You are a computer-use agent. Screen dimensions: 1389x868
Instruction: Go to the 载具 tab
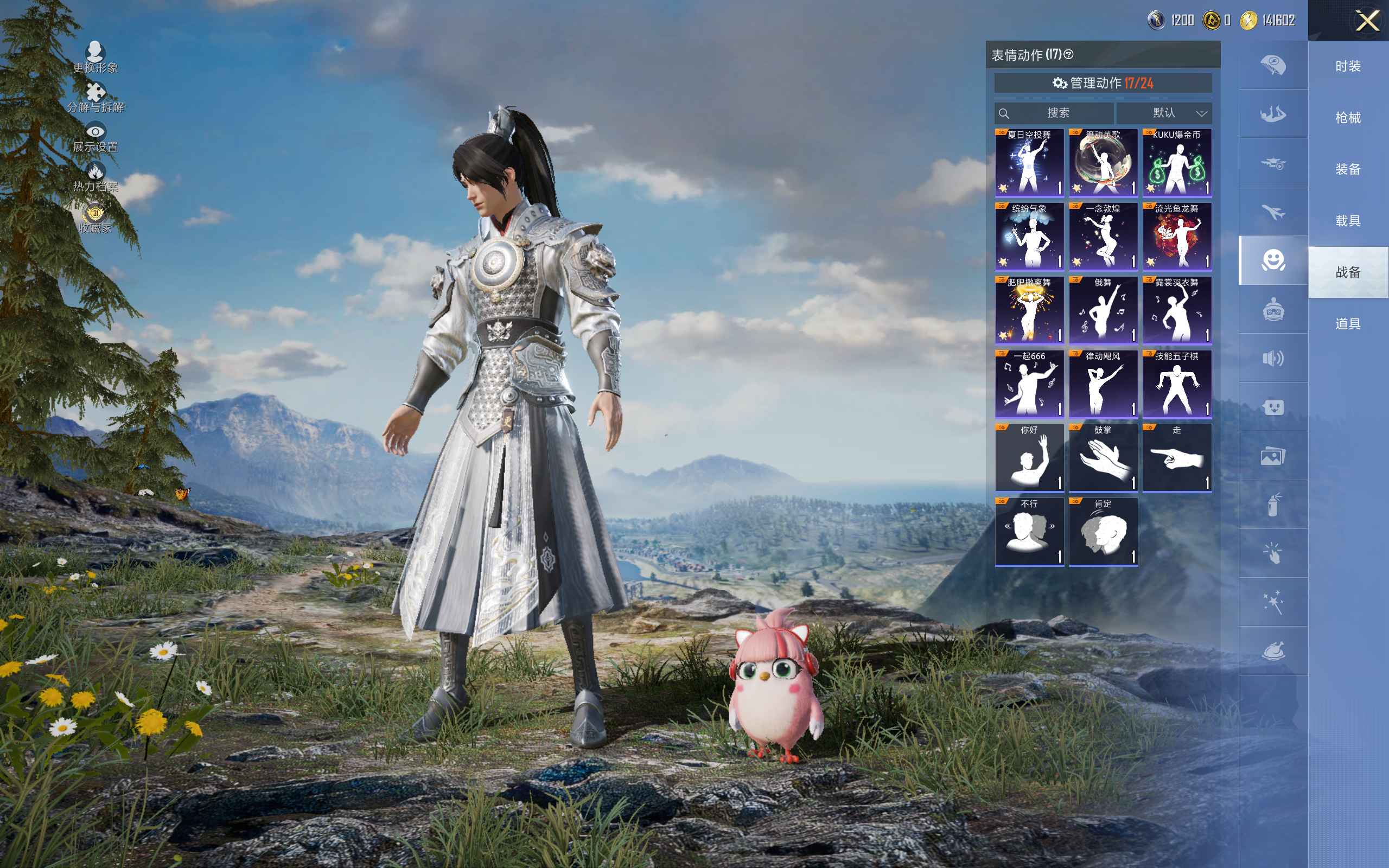pos(1348,221)
